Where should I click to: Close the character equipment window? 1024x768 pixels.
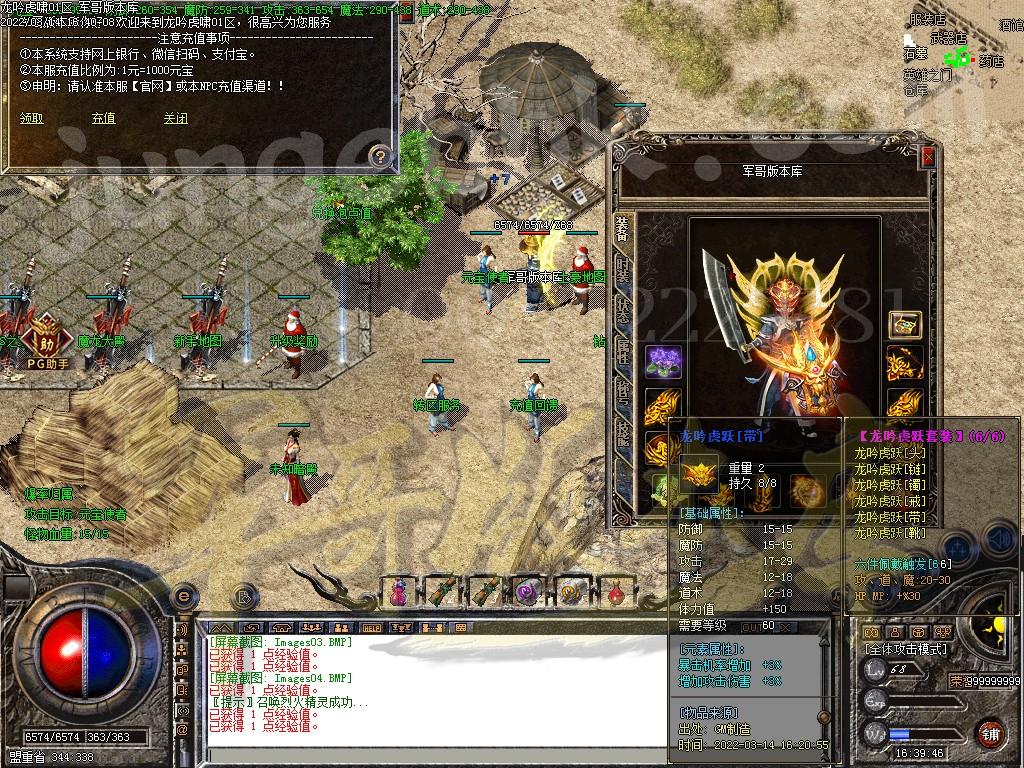pos(927,157)
